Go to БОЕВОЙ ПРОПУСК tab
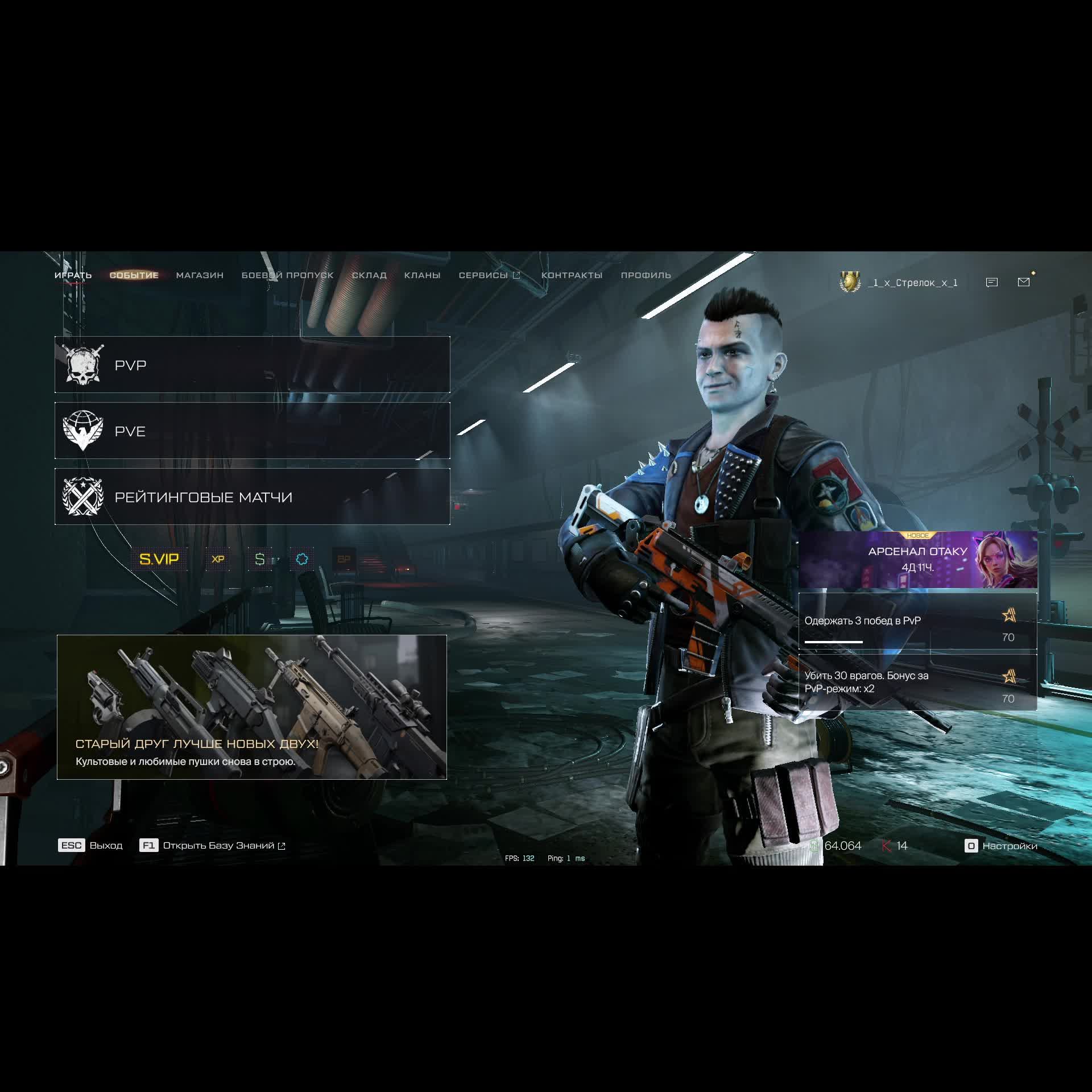 coord(287,275)
